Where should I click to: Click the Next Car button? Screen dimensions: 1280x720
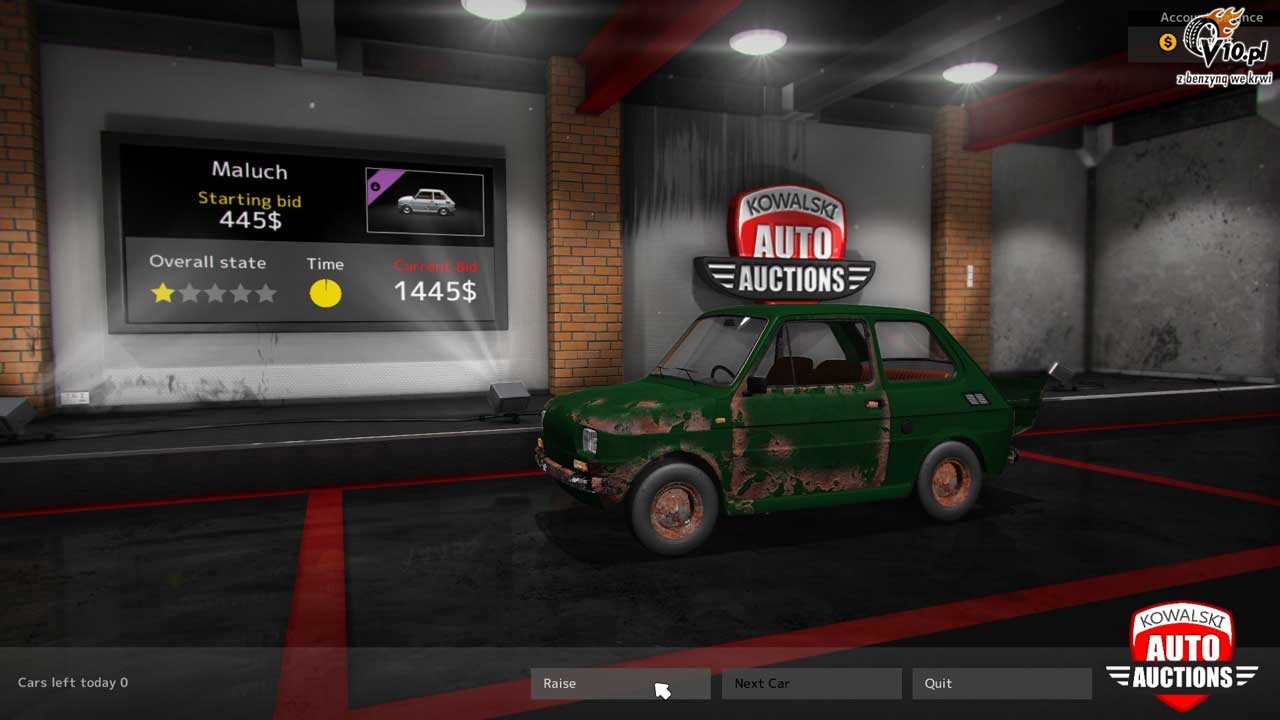click(811, 683)
